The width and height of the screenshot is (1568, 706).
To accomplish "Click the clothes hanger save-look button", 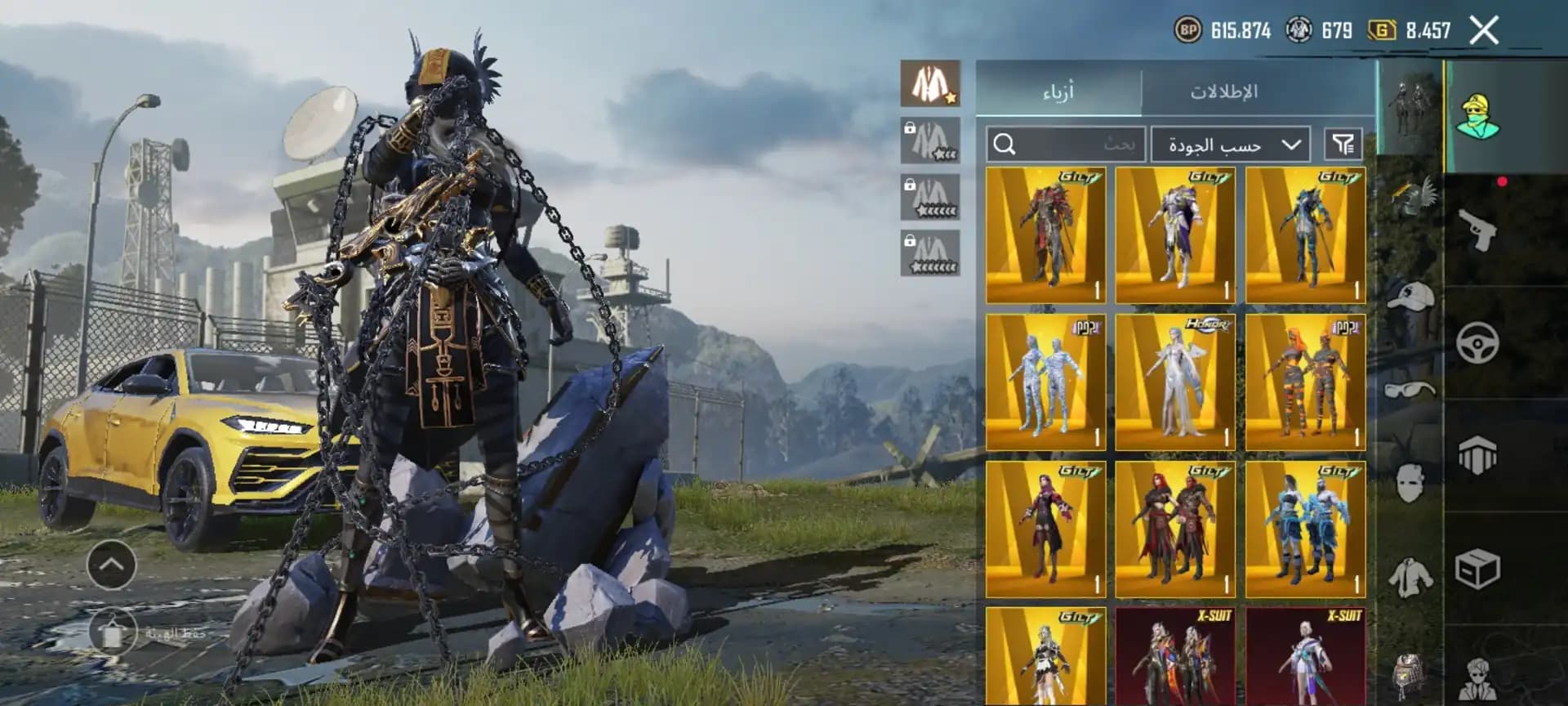I will 113,632.
